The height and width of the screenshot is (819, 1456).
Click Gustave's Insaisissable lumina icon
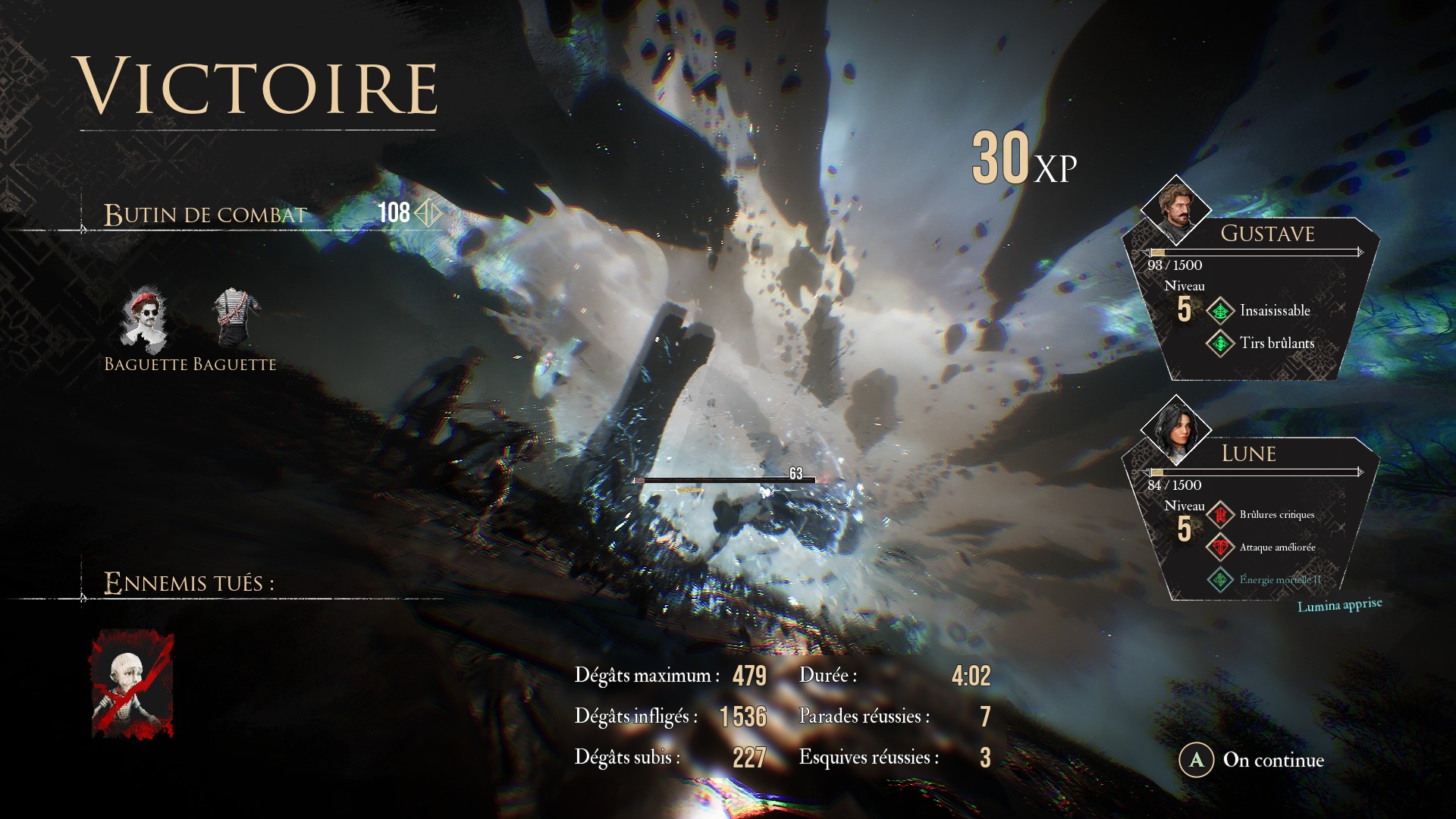(1220, 311)
